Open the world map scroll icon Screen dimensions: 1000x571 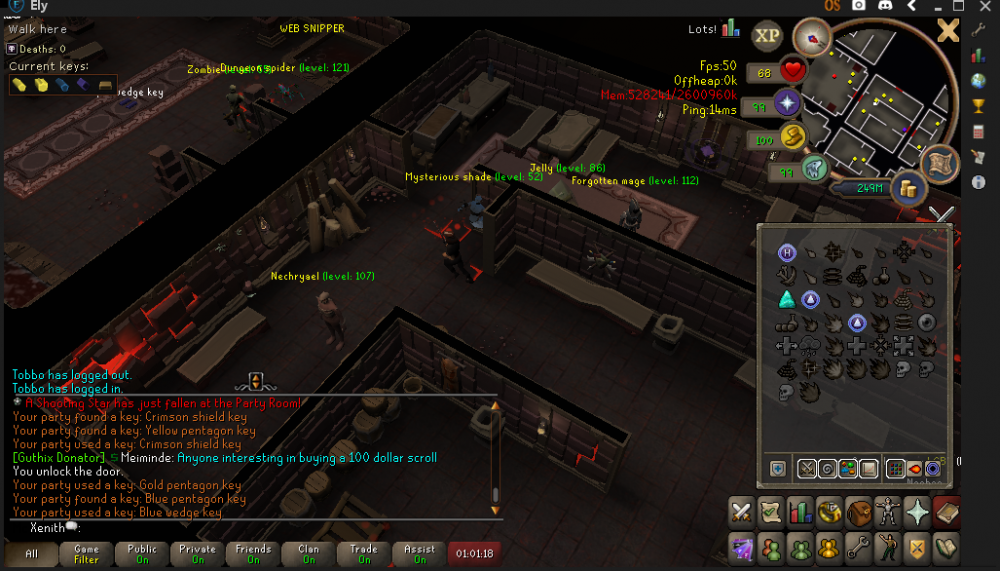(x=941, y=164)
